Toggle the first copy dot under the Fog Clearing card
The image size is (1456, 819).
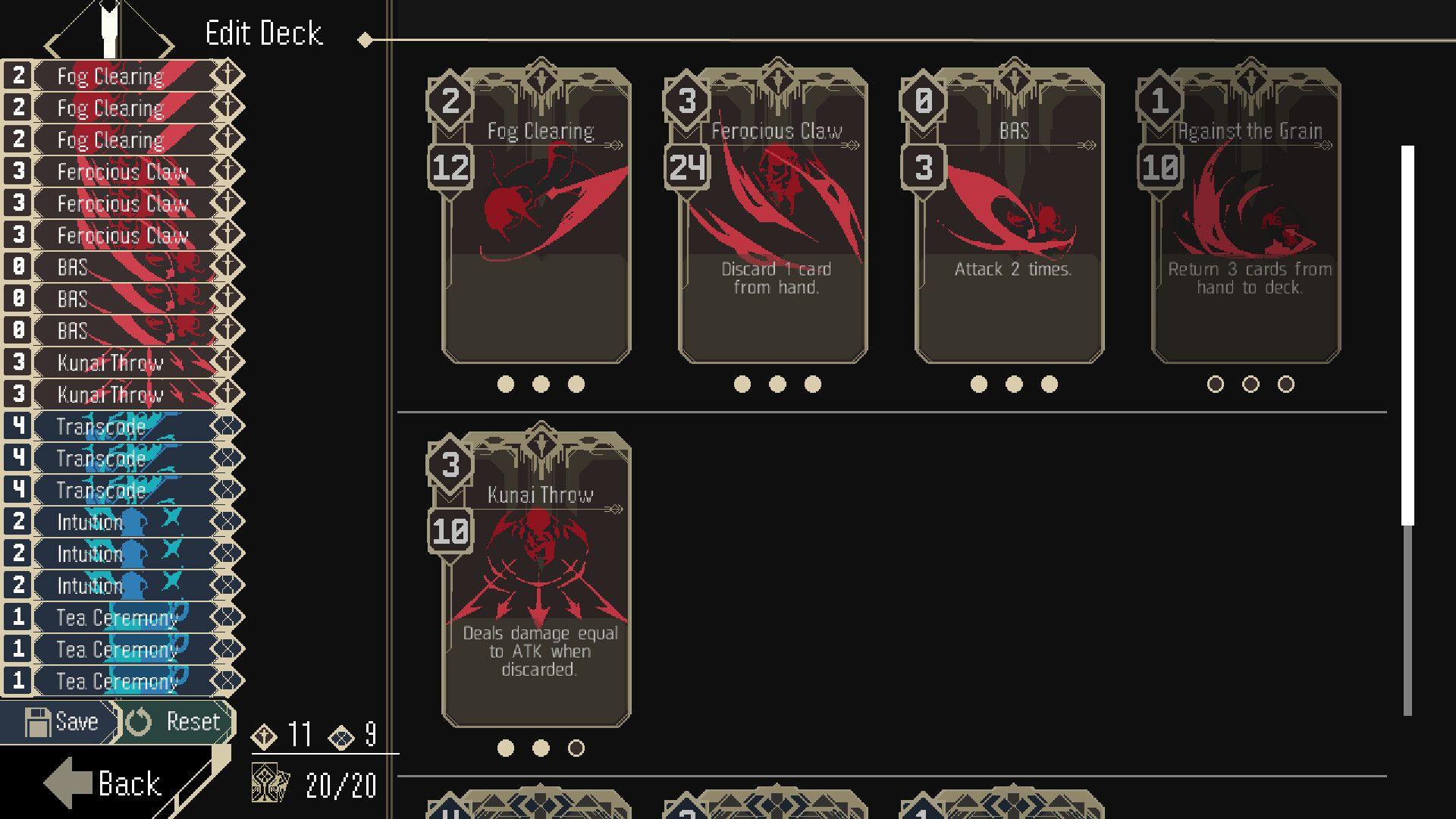(507, 384)
